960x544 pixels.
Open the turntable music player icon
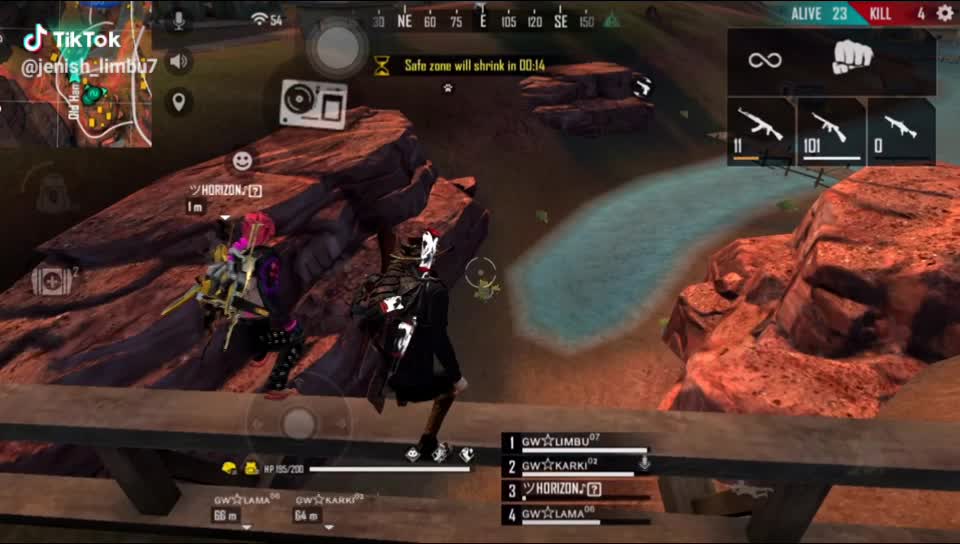(313, 104)
